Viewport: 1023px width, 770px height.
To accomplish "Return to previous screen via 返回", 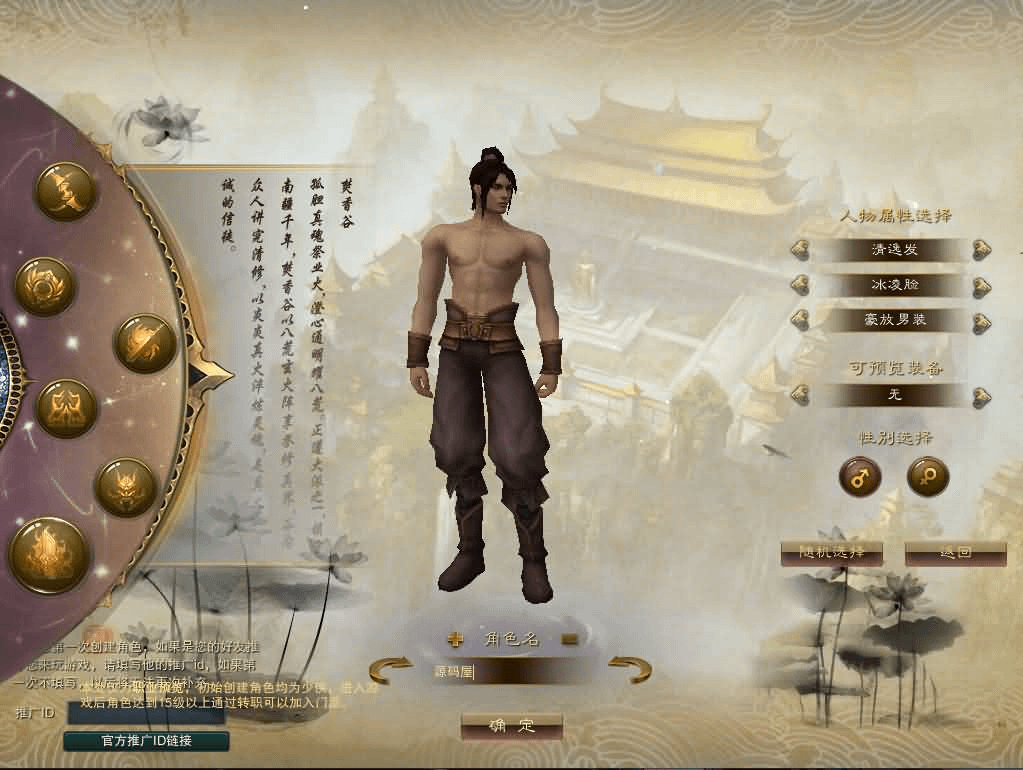I will pos(955,553).
